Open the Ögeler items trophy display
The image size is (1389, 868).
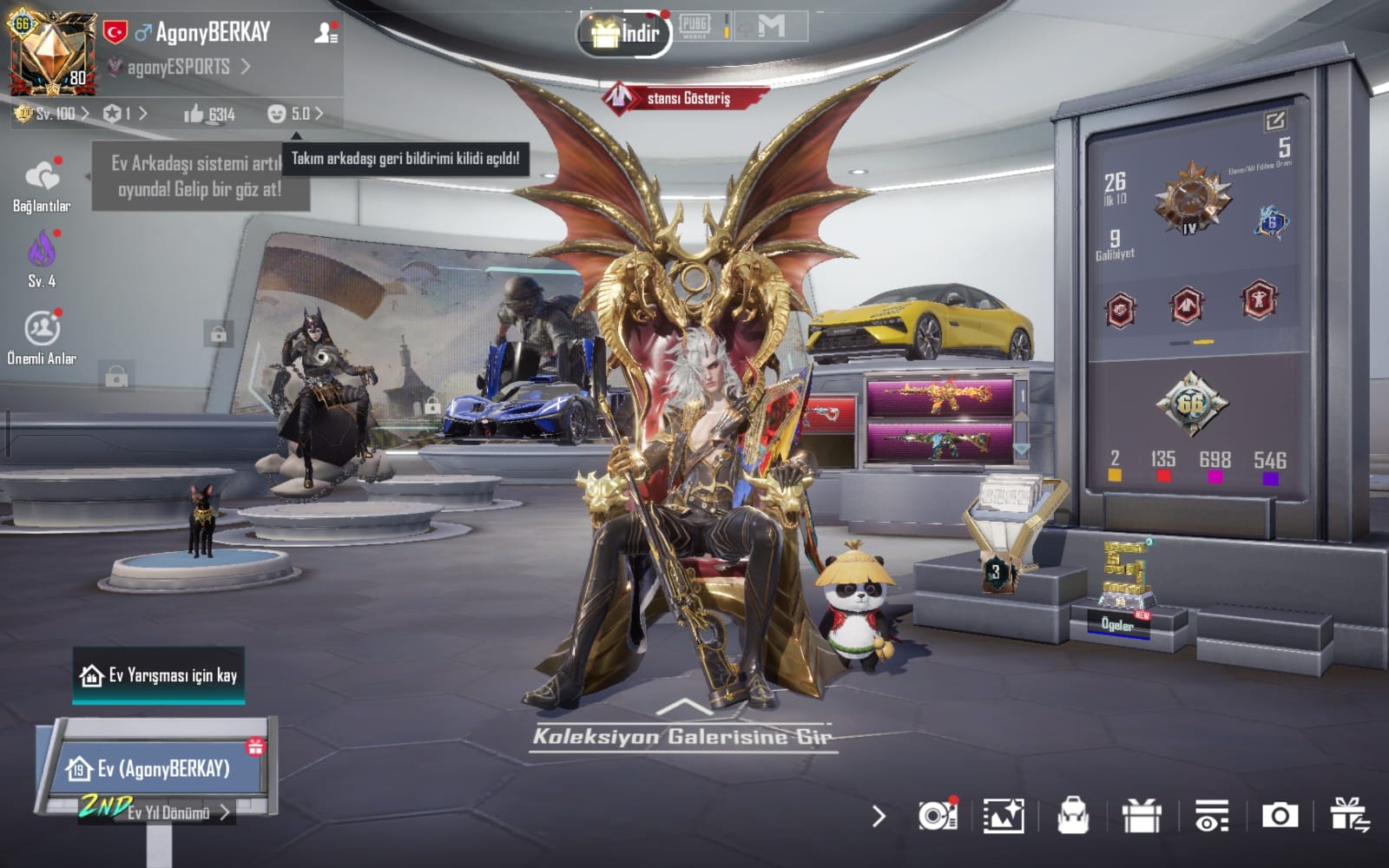coord(1122,590)
